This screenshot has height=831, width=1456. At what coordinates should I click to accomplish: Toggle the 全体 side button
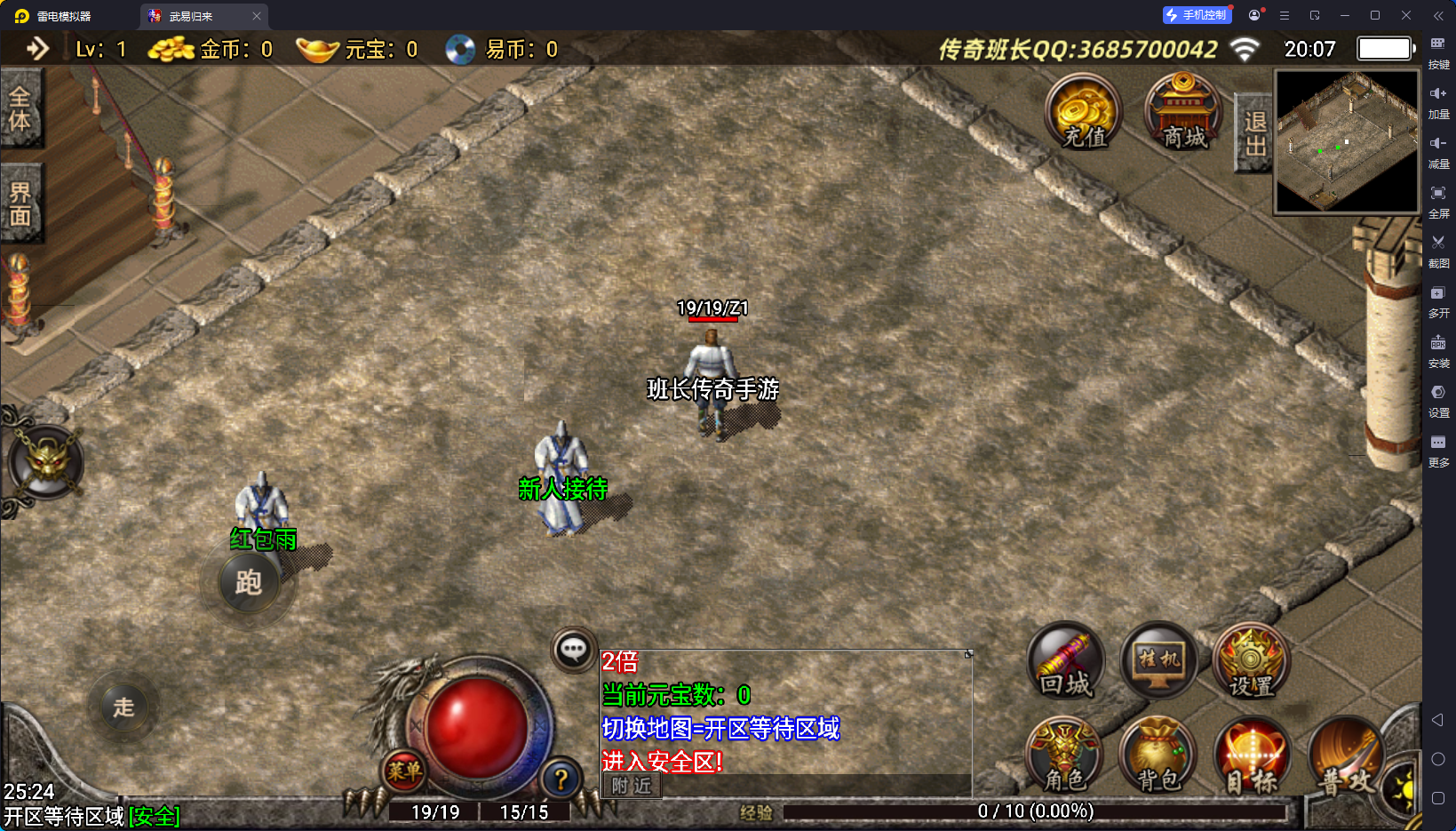coord(20,109)
